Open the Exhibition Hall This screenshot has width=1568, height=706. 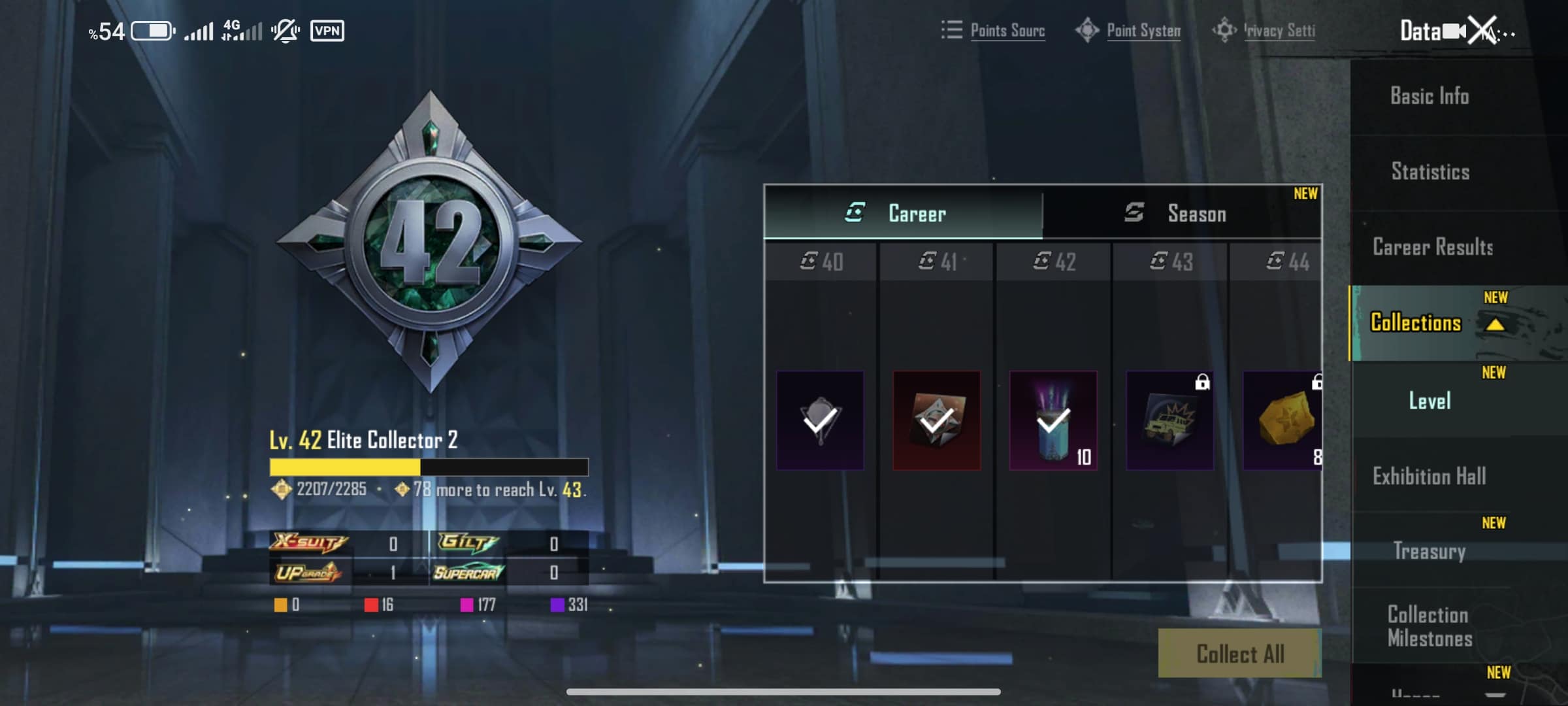click(x=1429, y=476)
